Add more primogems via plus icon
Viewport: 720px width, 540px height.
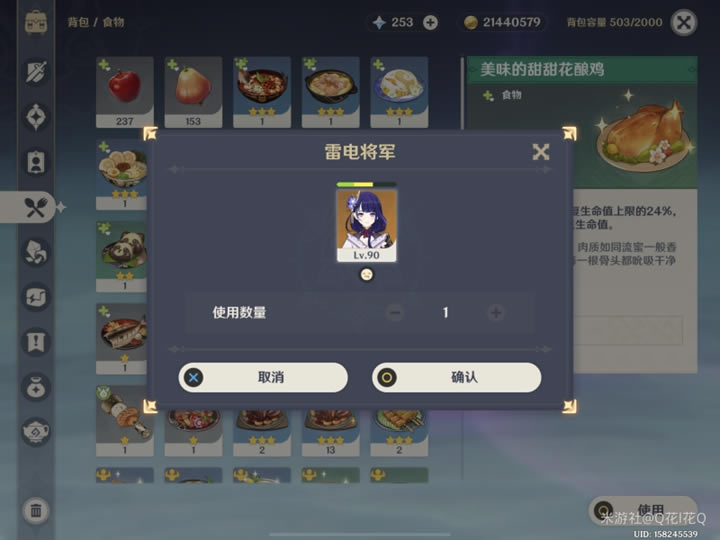tap(430, 22)
